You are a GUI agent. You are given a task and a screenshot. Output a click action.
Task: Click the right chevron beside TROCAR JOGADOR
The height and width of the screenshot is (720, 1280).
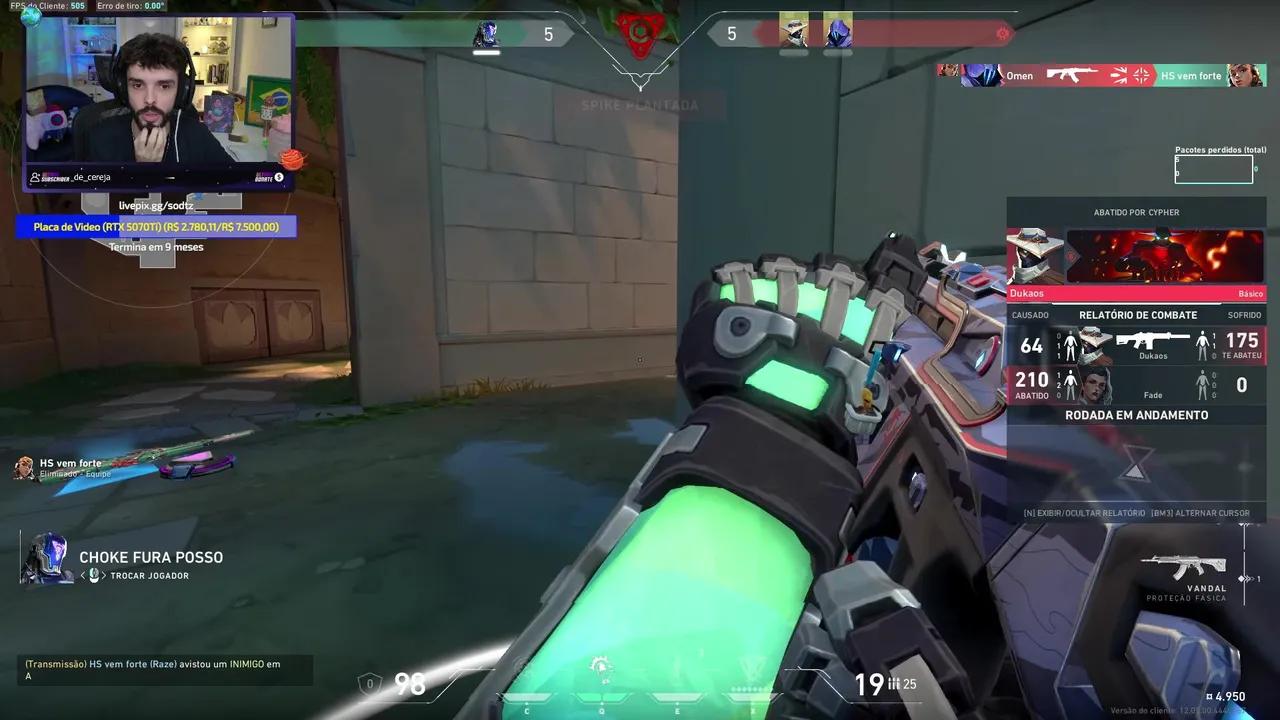pyautogui.click(x=104, y=575)
